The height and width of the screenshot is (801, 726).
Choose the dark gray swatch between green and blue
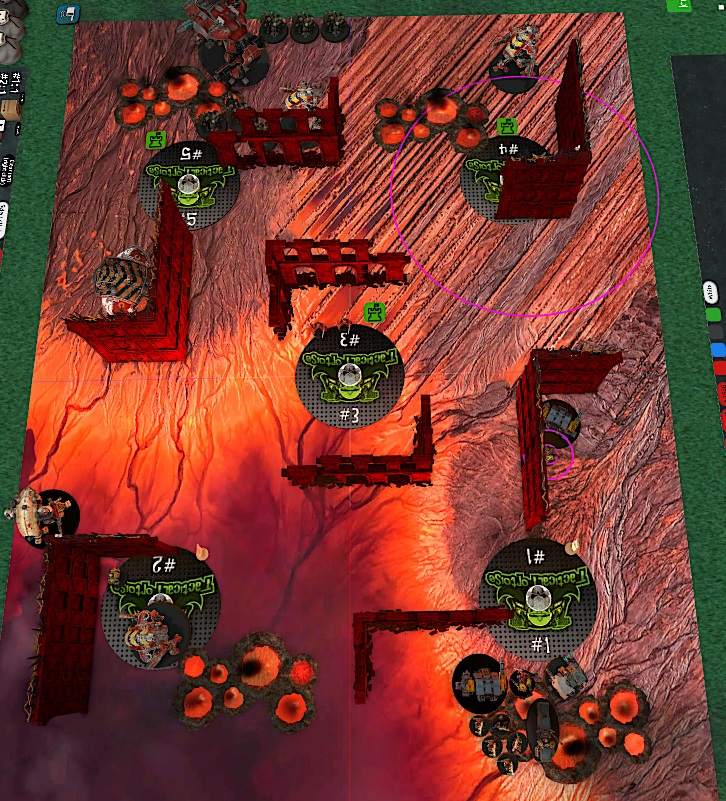click(x=715, y=331)
